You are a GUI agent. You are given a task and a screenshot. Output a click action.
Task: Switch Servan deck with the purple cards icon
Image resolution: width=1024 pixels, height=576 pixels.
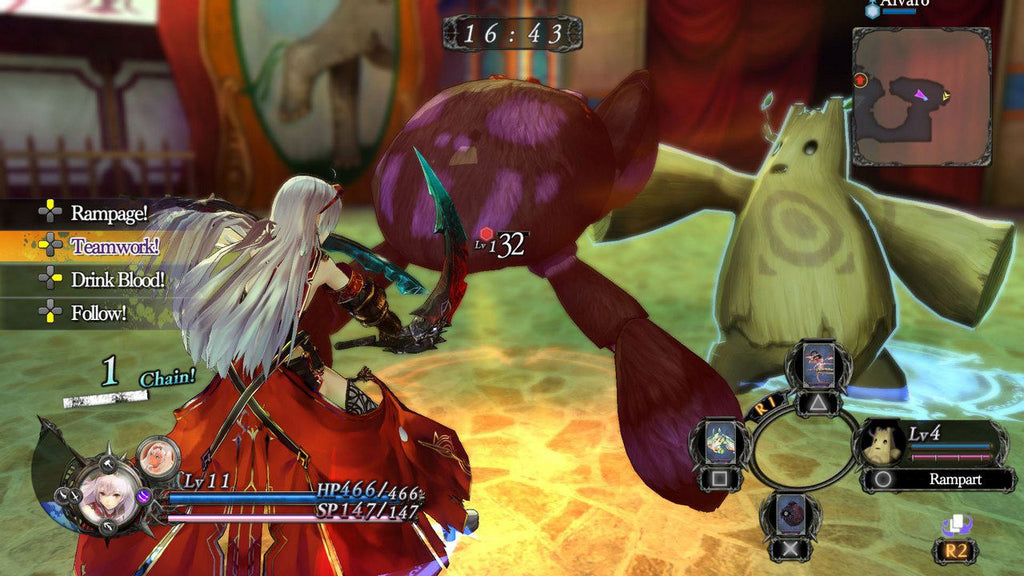click(x=955, y=525)
